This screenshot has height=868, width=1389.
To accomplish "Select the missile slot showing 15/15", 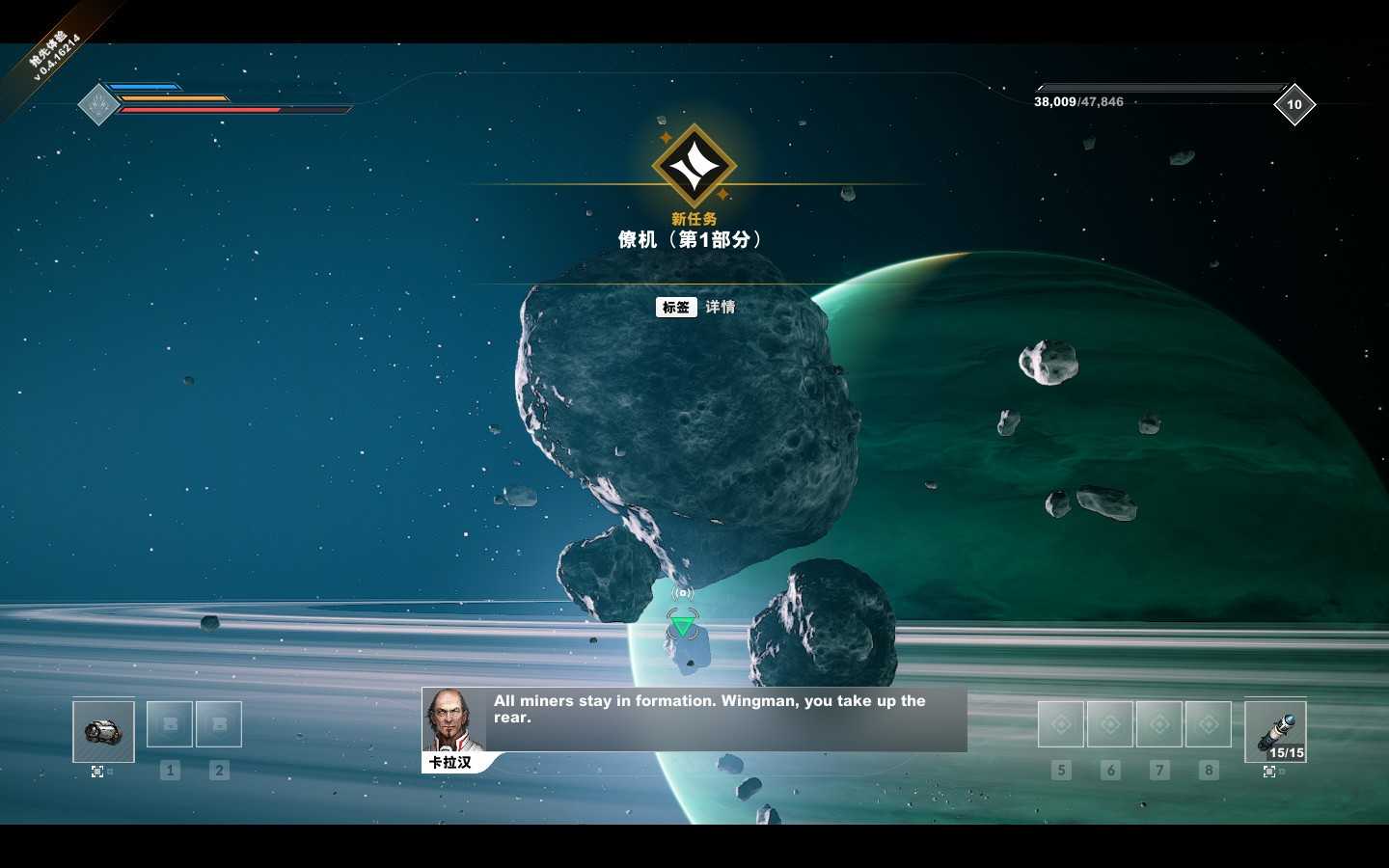I will click(x=1275, y=732).
